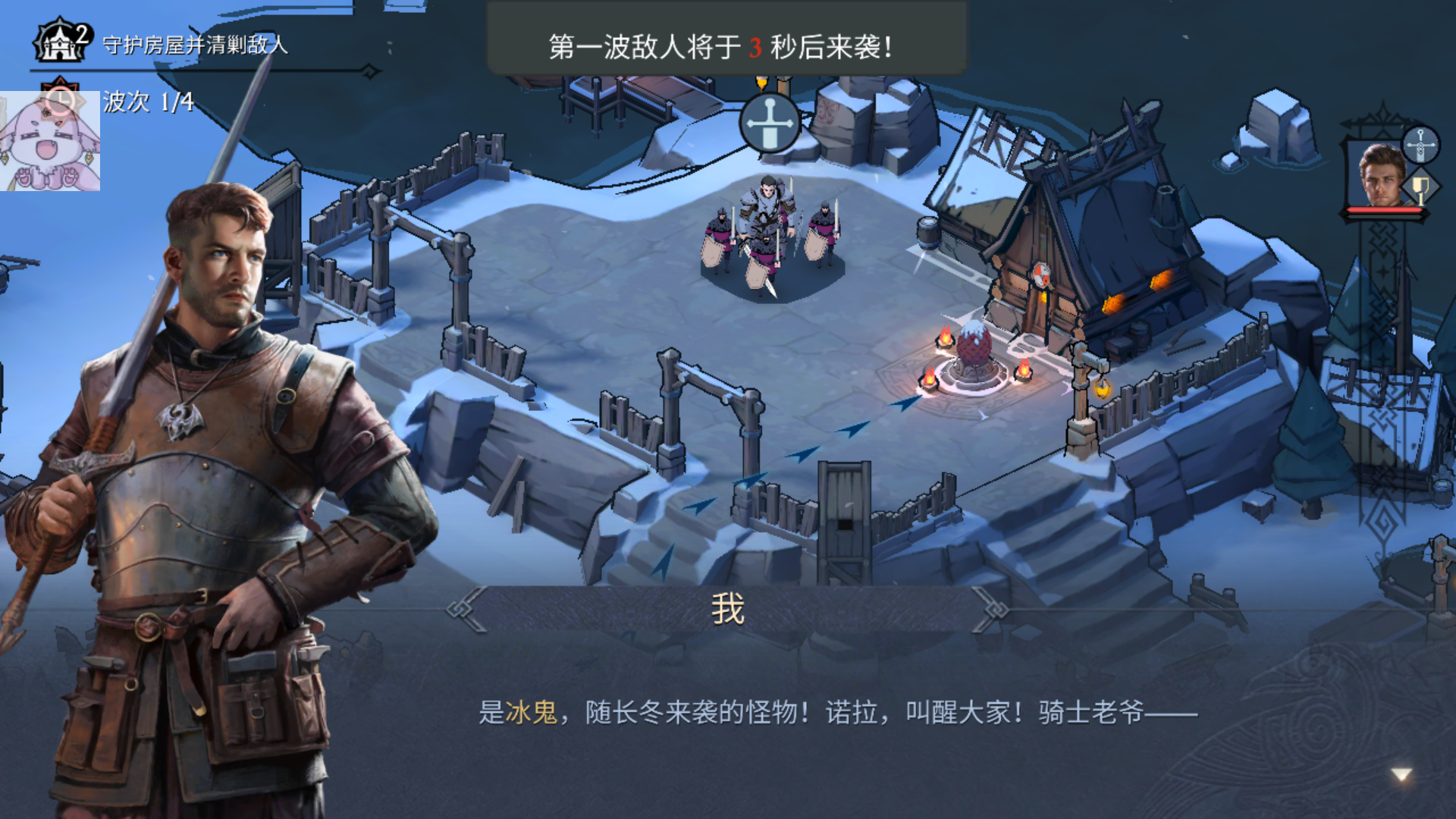The width and height of the screenshot is (1456, 819).
Task: Click the round shield emblem on the longhouse
Action: tap(1041, 276)
